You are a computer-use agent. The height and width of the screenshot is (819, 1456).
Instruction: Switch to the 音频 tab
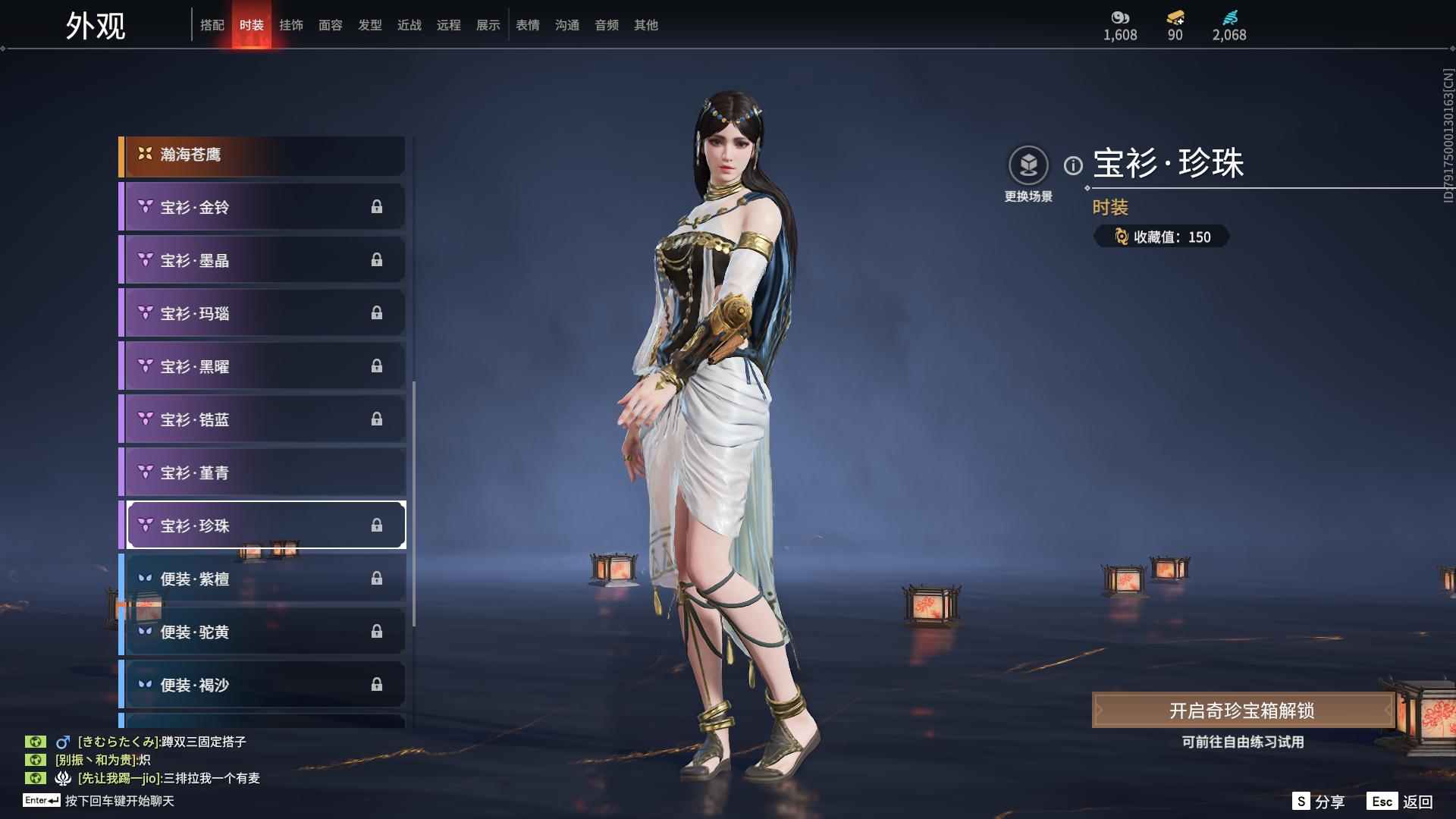pyautogui.click(x=606, y=24)
